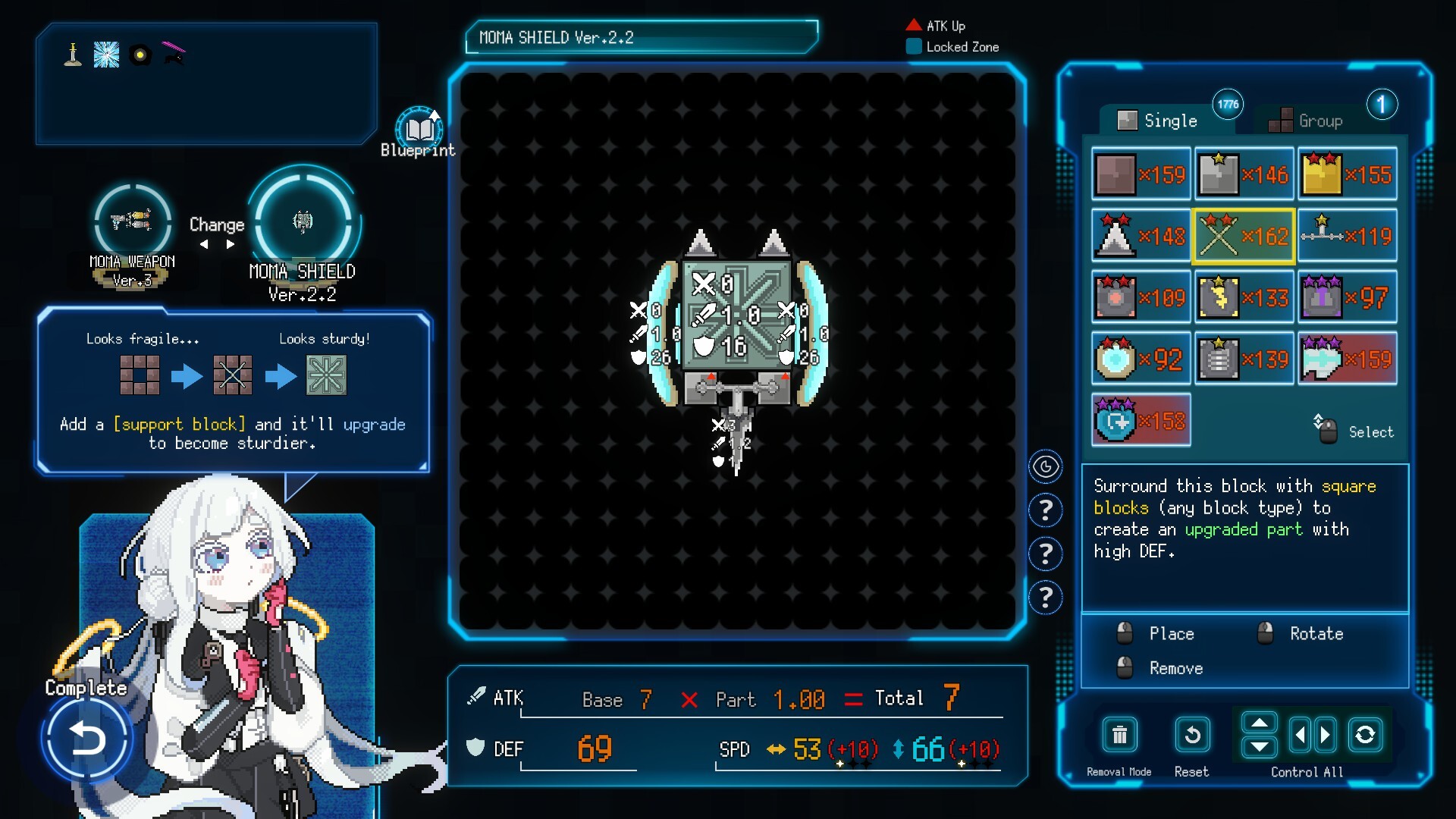Switch to the Single blocks tab
The height and width of the screenshot is (819, 1456).
coord(1159,121)
